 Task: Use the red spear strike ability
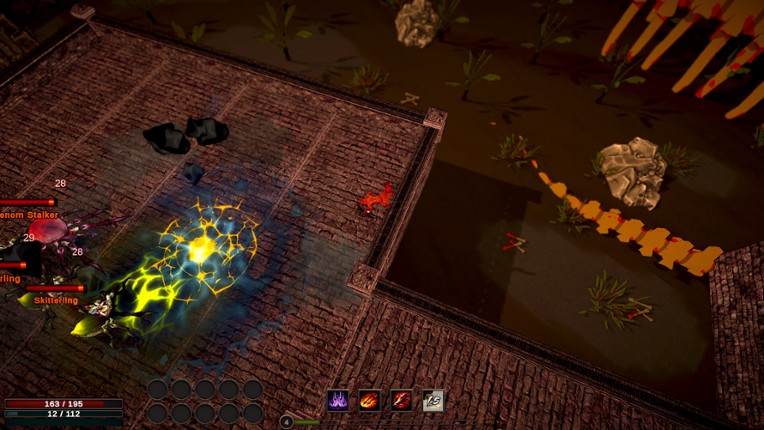[401, 401]
